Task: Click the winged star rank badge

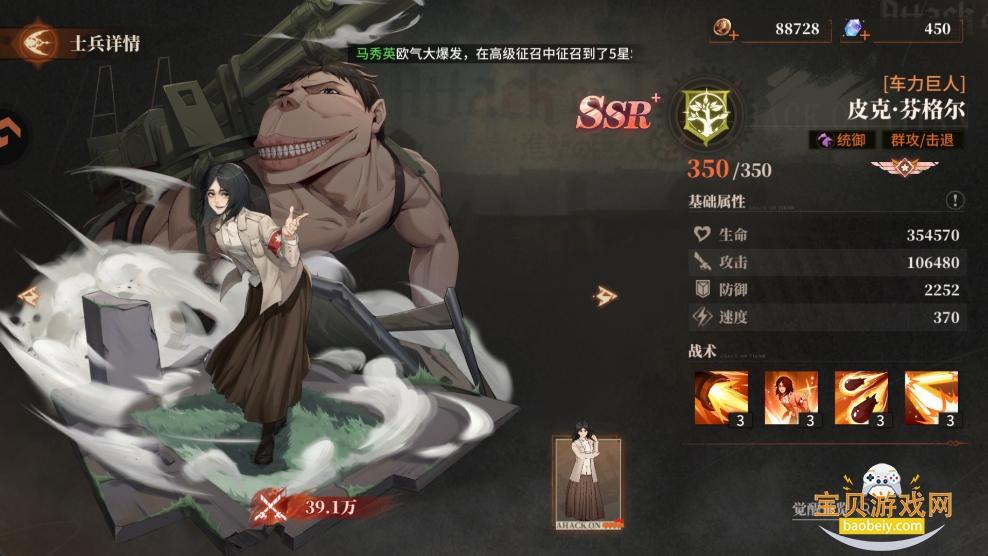Action: pos(895,168)
